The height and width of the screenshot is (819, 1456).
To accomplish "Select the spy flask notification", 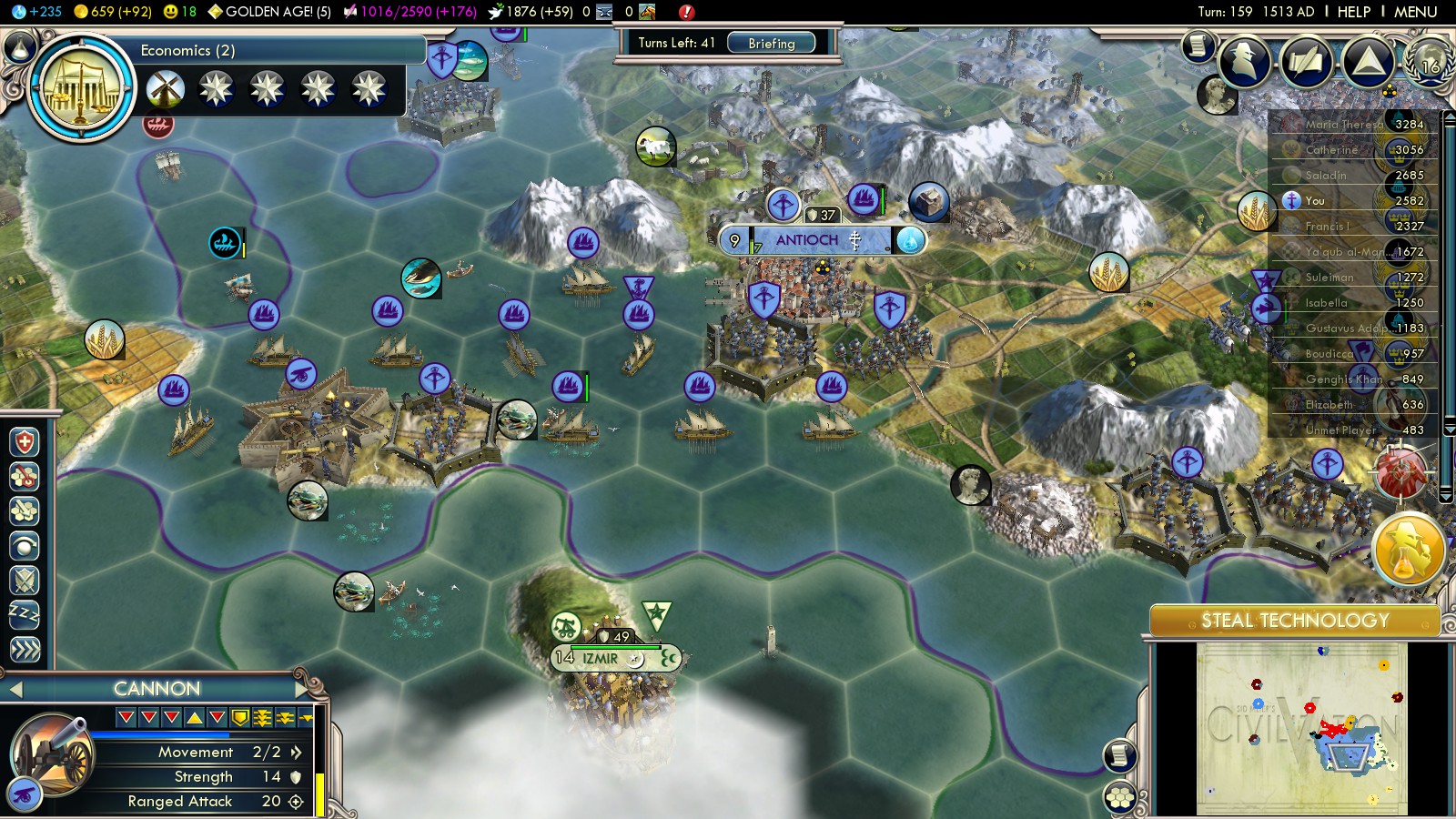I will click(x=1408, y=550).
